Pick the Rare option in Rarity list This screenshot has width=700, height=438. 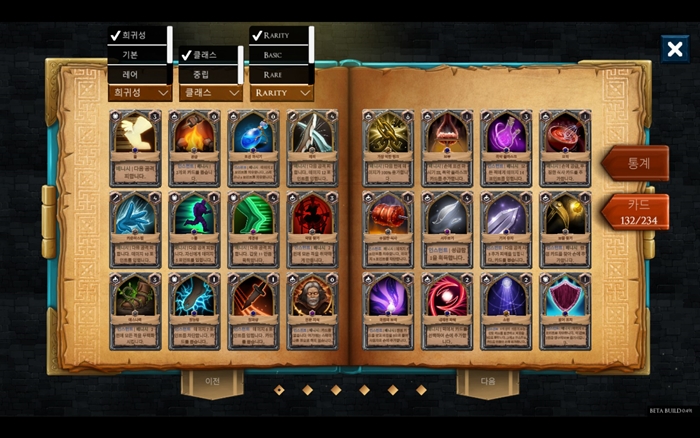point(279,74)
